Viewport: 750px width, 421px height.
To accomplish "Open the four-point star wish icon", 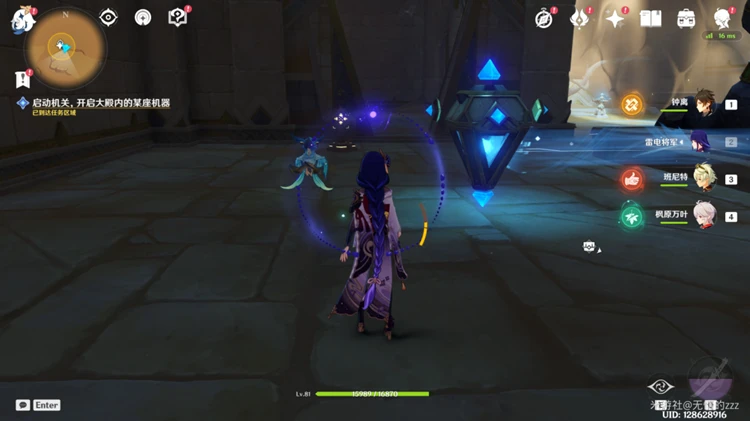I will coord(616,19).
